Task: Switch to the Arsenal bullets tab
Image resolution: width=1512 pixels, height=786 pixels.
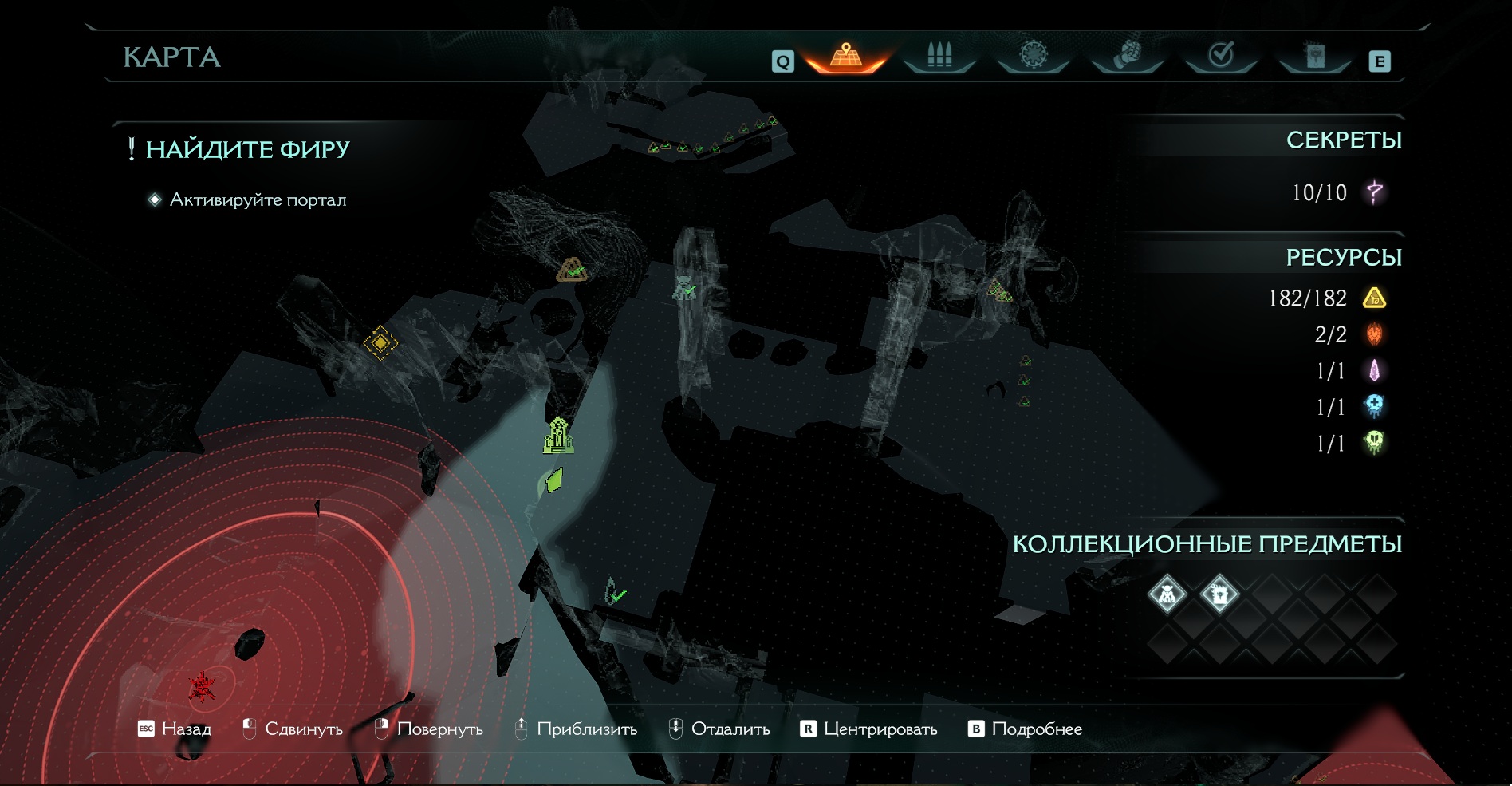Action: tap(939, 56)
